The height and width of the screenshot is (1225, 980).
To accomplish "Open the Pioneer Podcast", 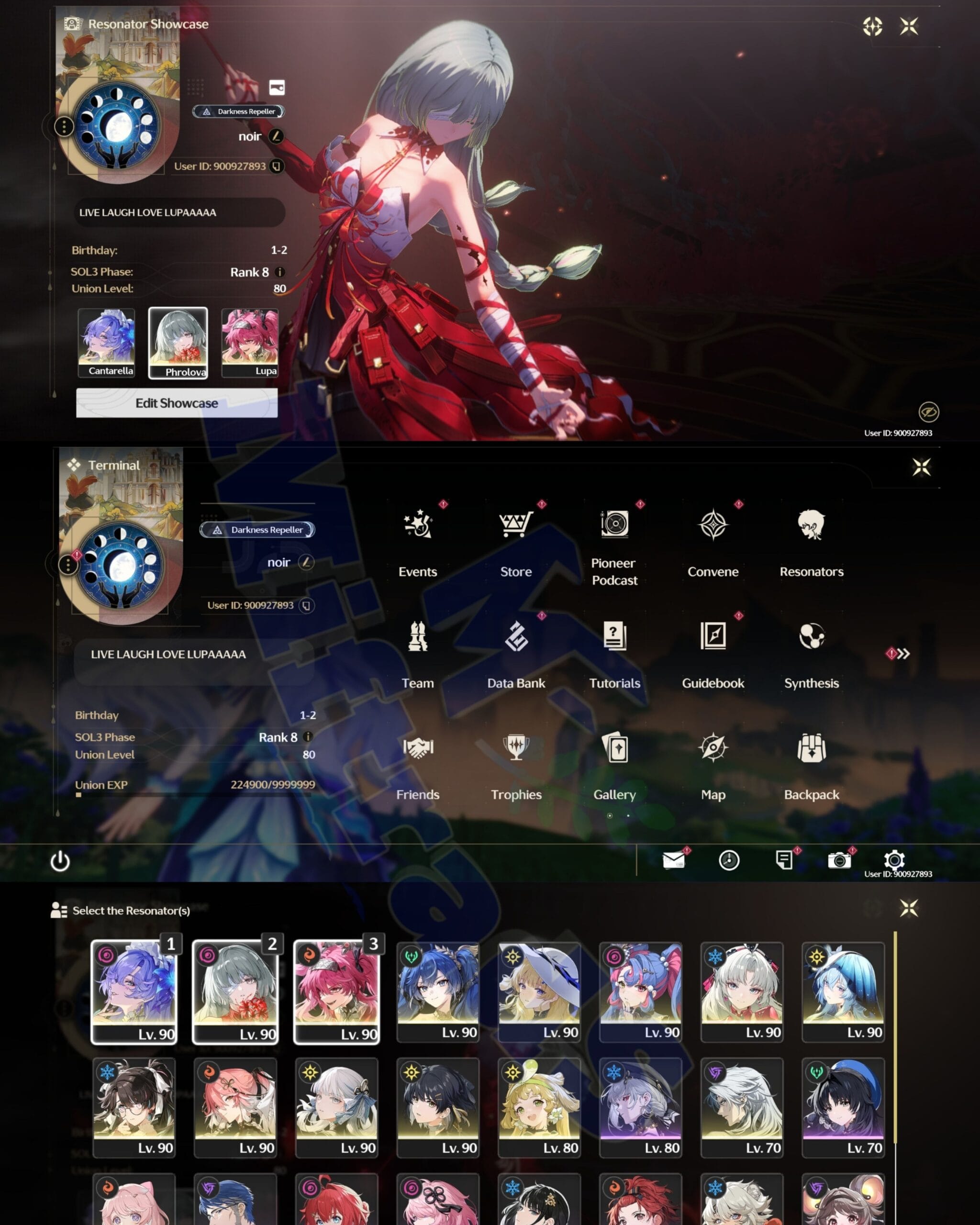I will coord(615,525).
